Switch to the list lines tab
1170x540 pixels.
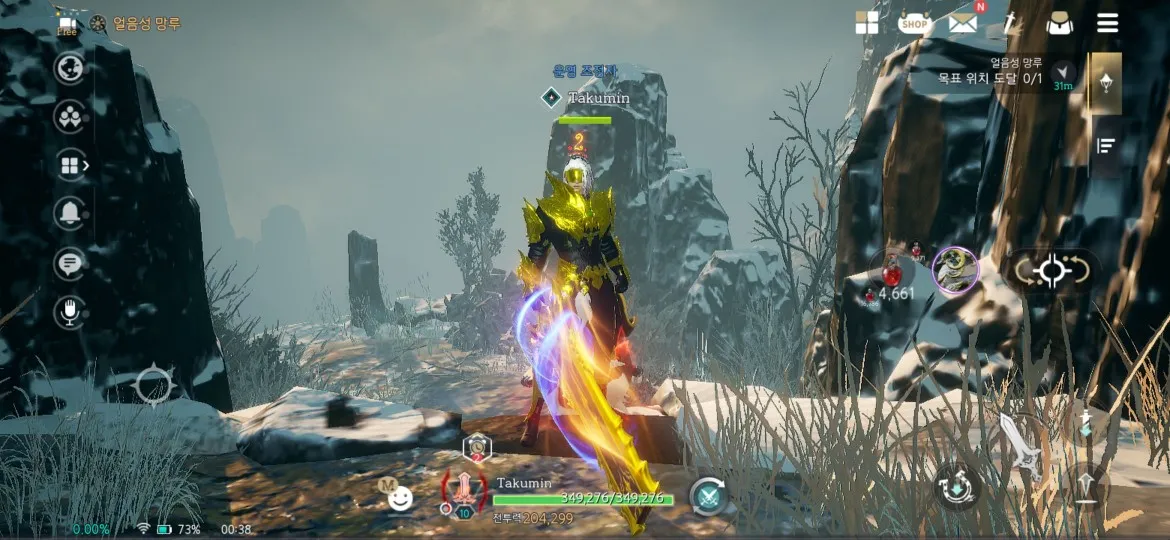1105,146
